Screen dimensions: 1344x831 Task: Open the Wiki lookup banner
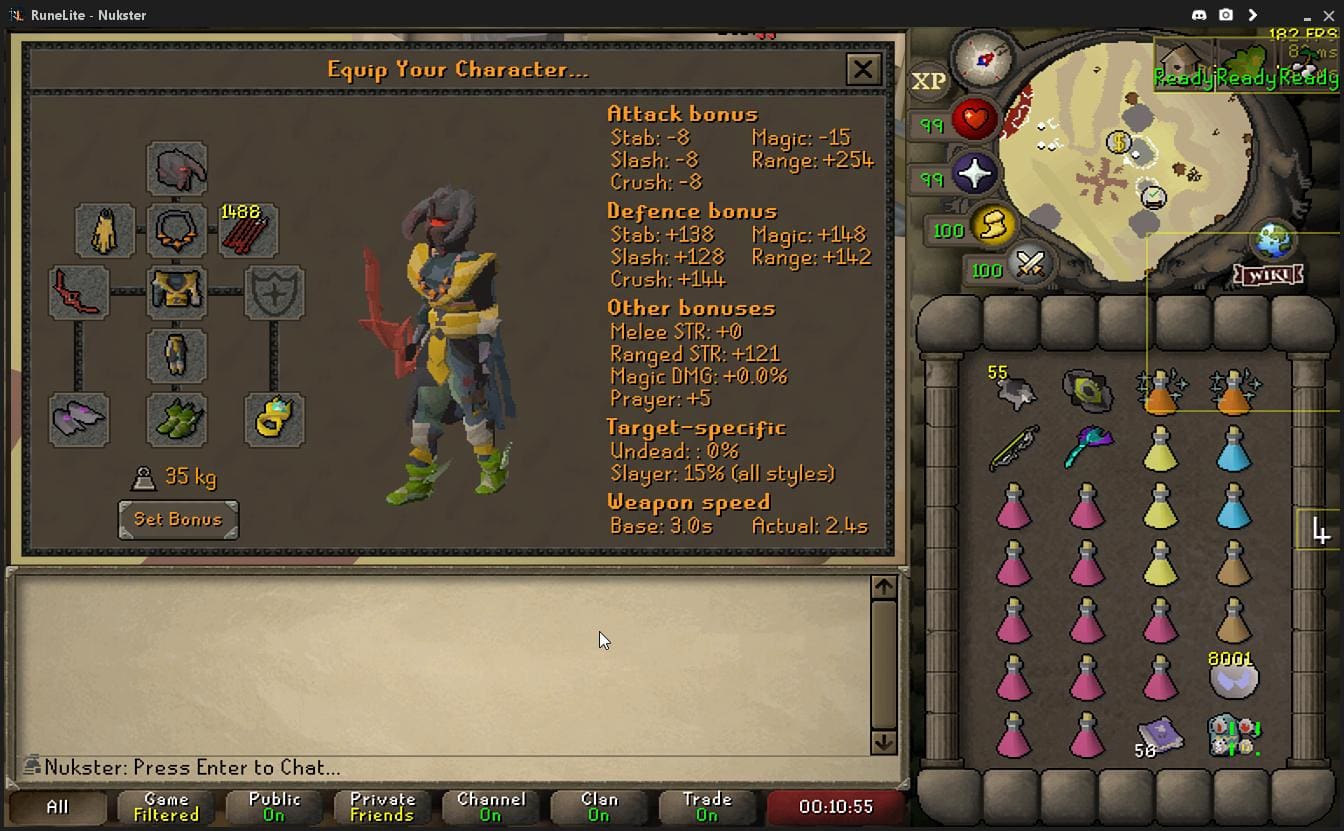(1268, 276)
